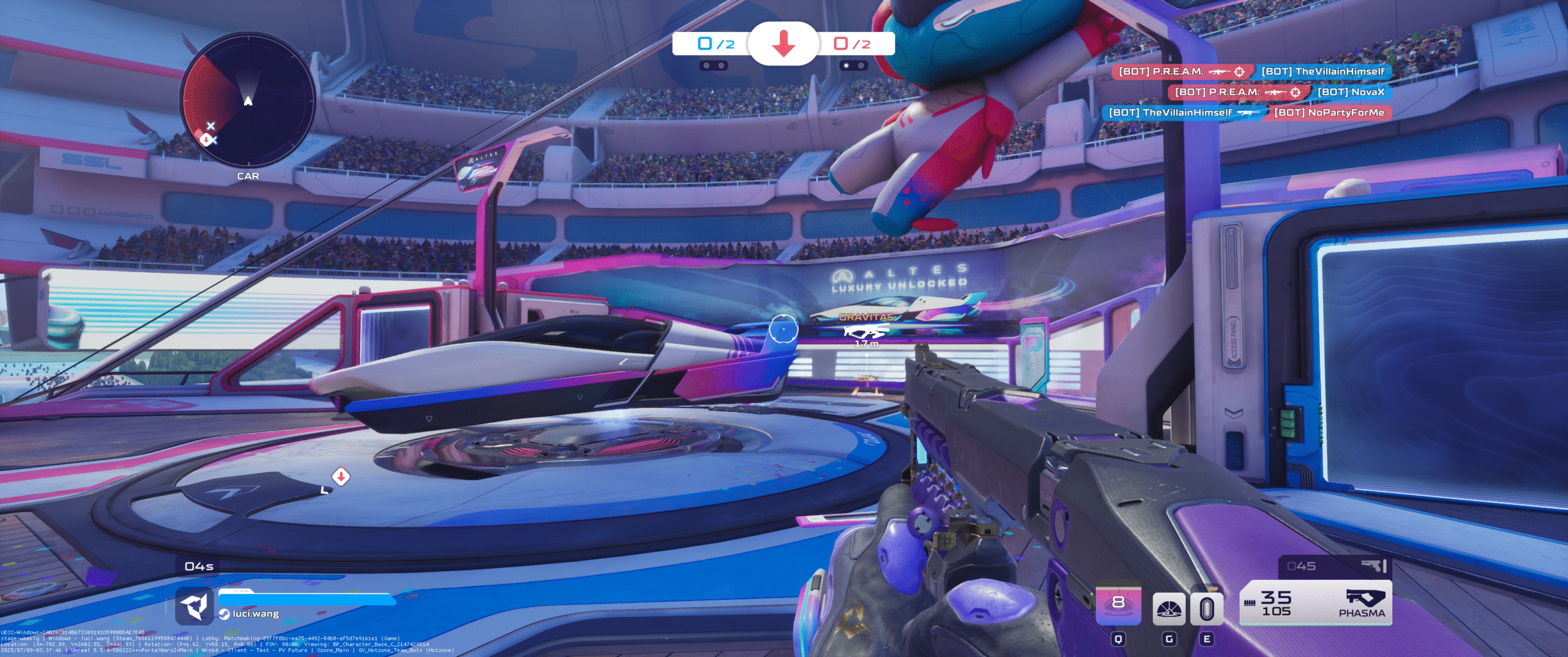Select the red down-arrow objective indicator
The image size is (1568, 657).
(783, 44)
